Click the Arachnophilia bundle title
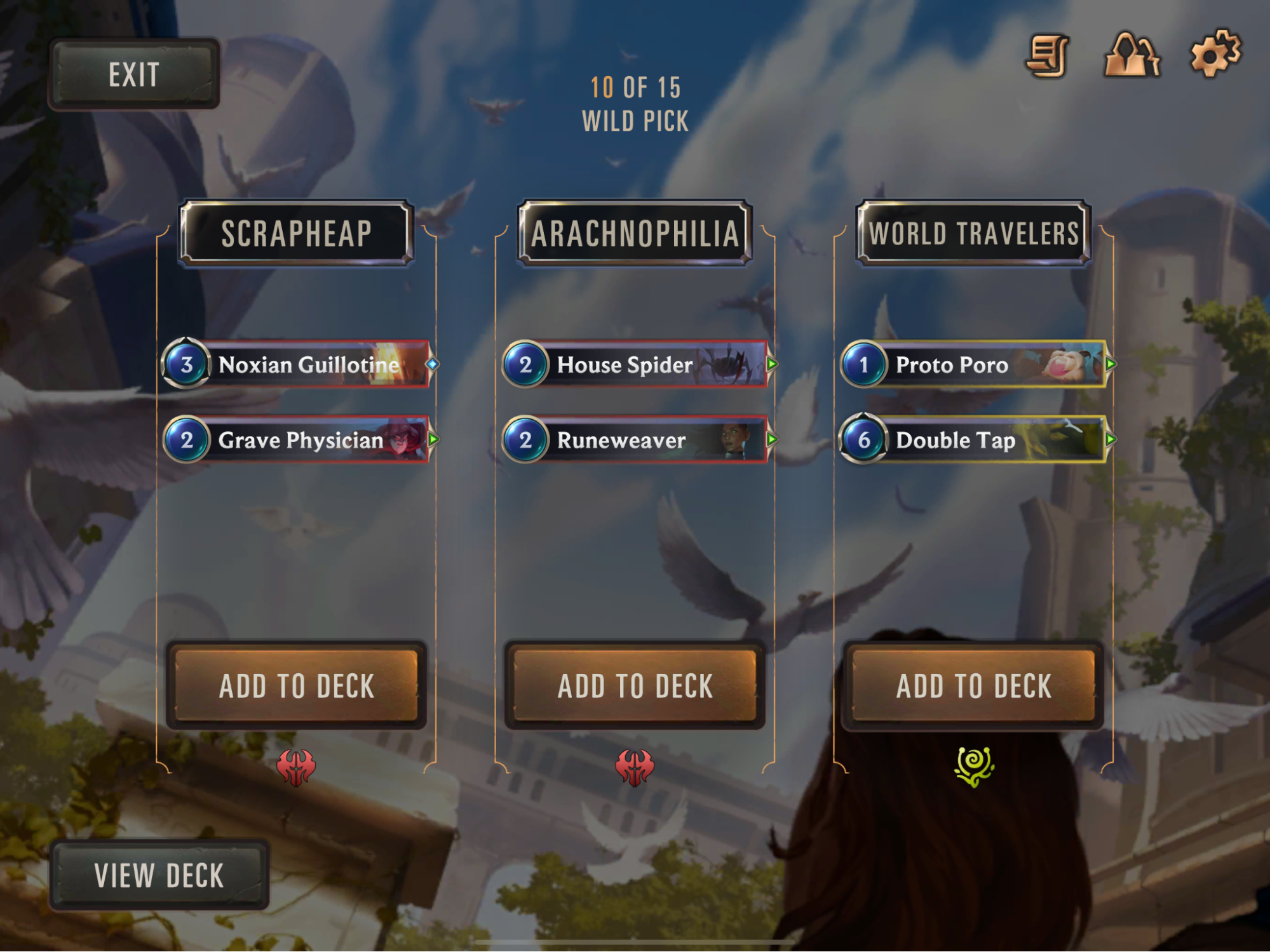 (x=635, y=233)
